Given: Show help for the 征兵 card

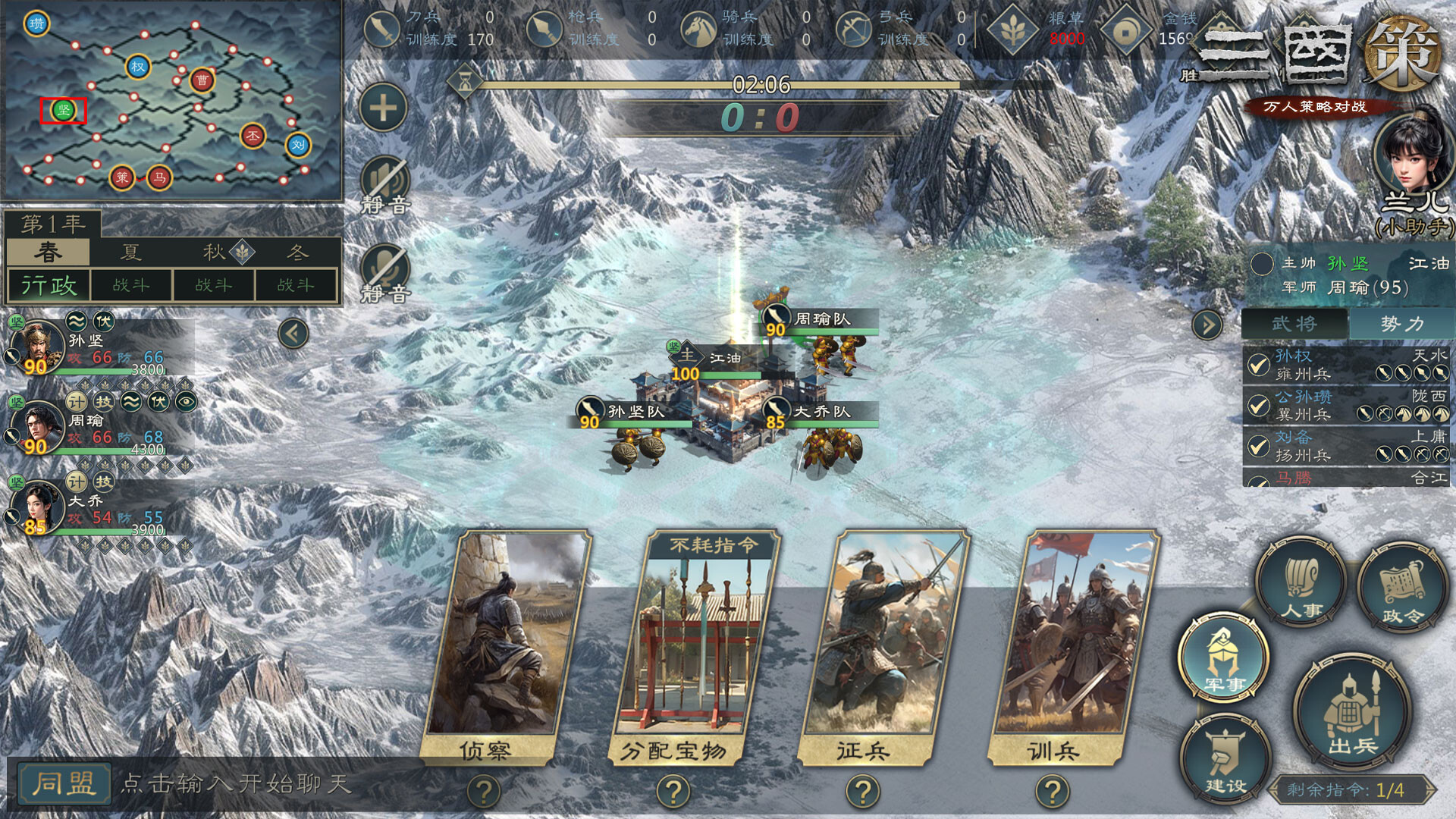Looking at the screenshot, I should tap(862, 792).
